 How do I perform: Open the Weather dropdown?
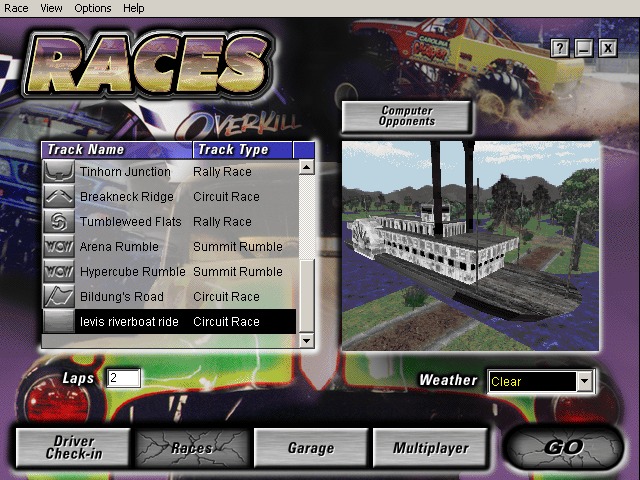tap(584, 381)
